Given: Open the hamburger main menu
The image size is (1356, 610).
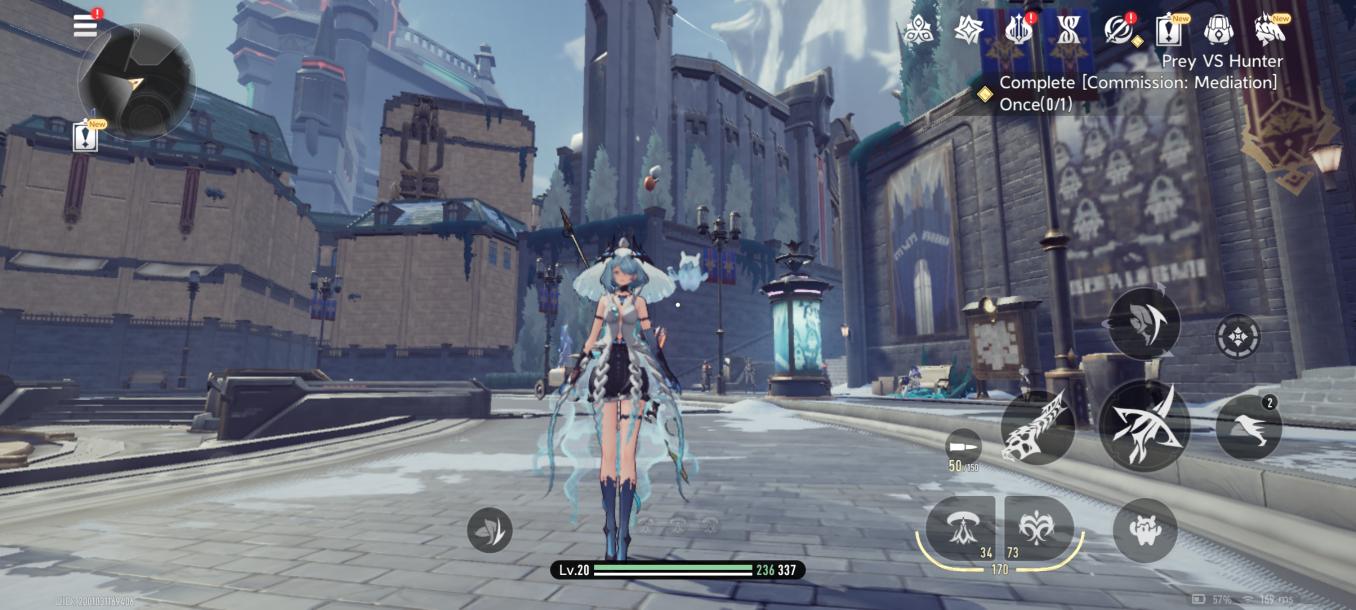Looking at the screenshot, I should [86, 26].
